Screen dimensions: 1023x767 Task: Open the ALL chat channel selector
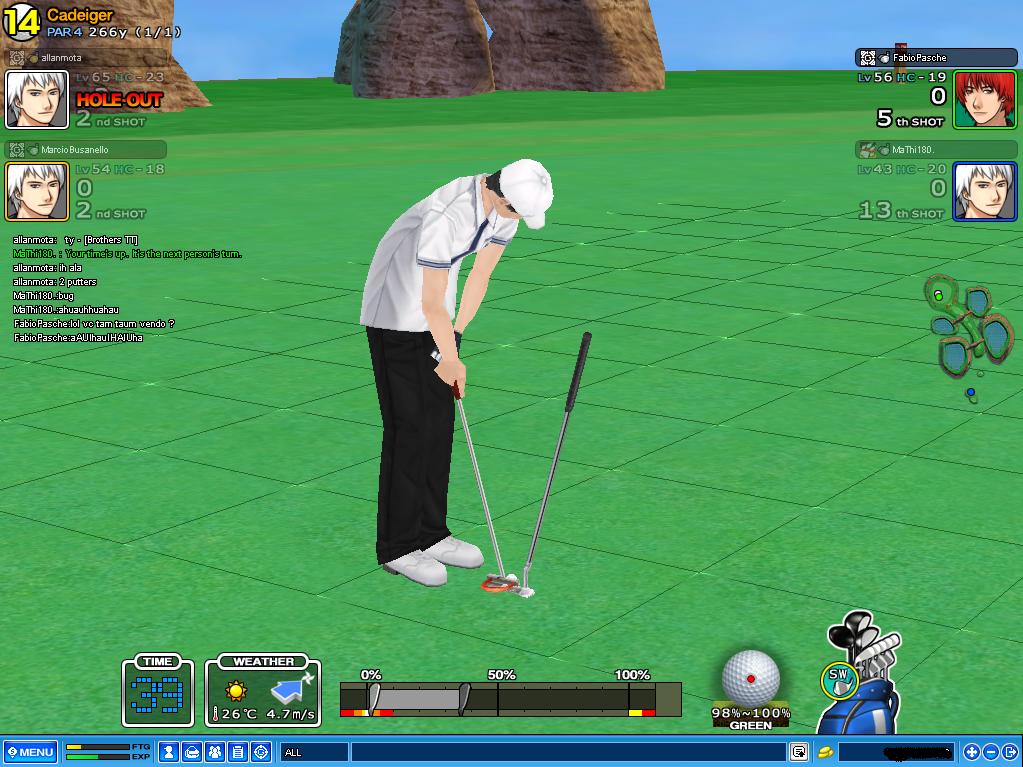pyautogui.click(x=312, y=752)
